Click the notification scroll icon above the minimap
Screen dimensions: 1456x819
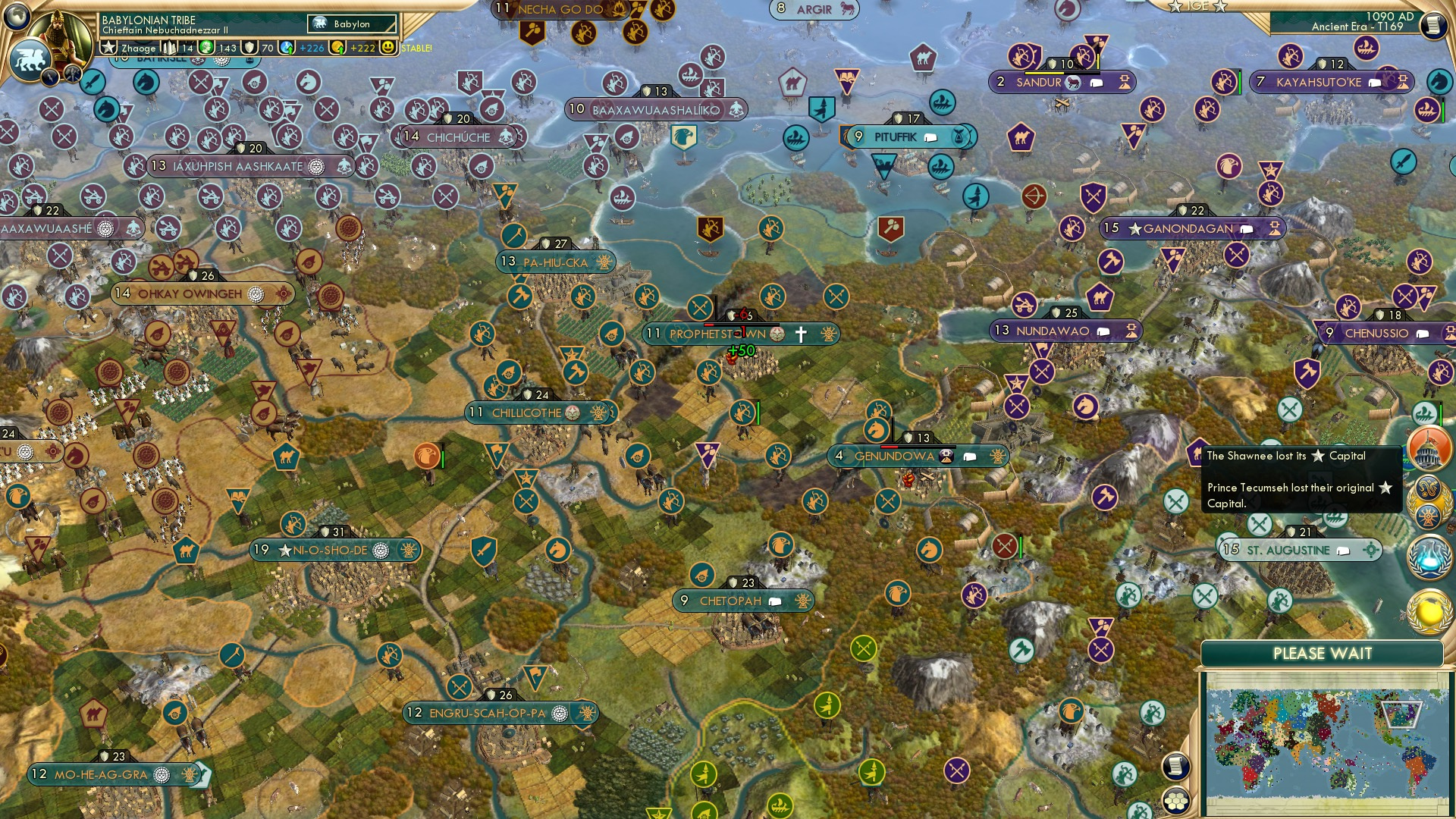(1176, 765)
